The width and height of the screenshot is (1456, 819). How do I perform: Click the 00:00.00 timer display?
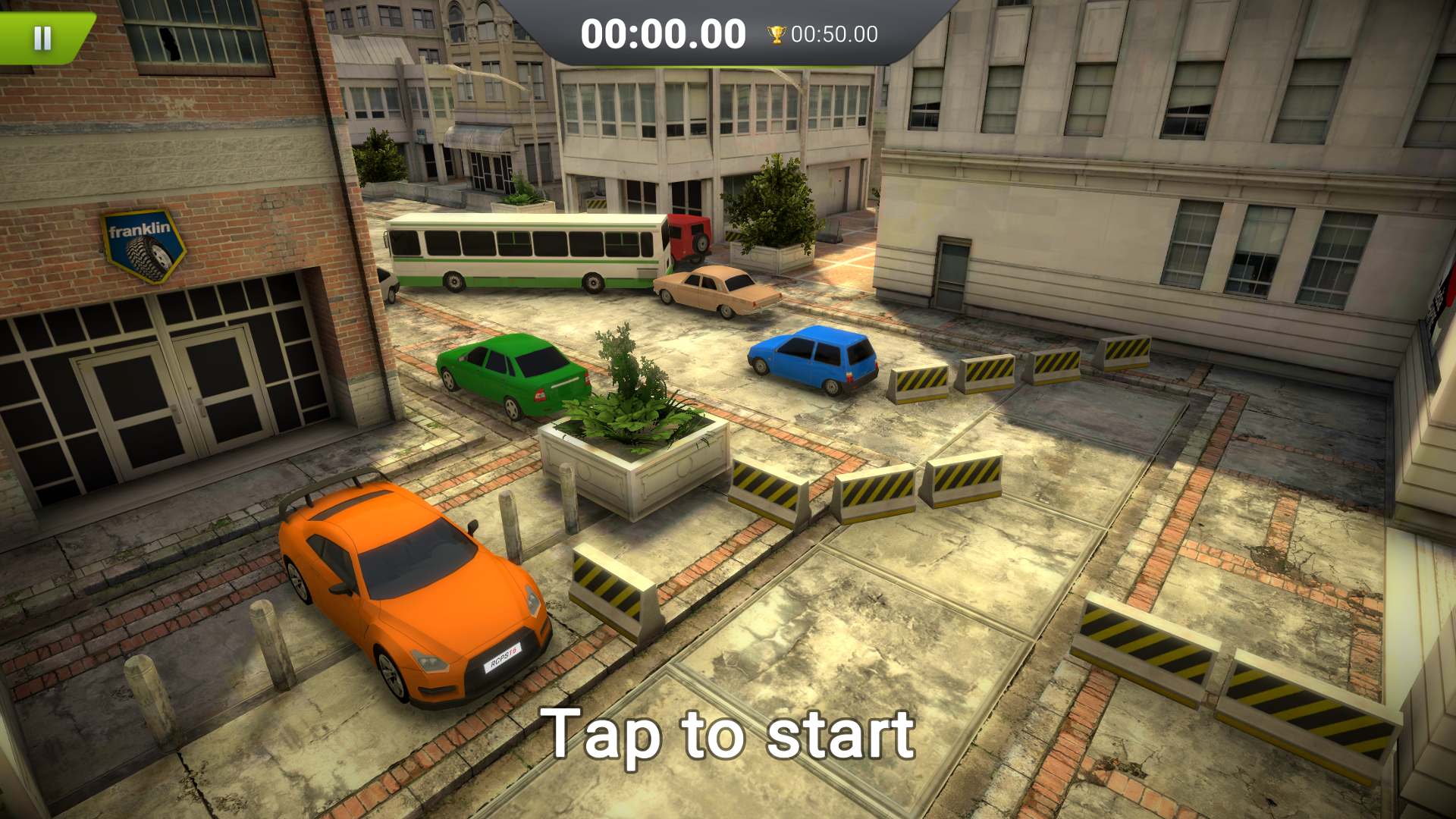click(x=664, y=32)
